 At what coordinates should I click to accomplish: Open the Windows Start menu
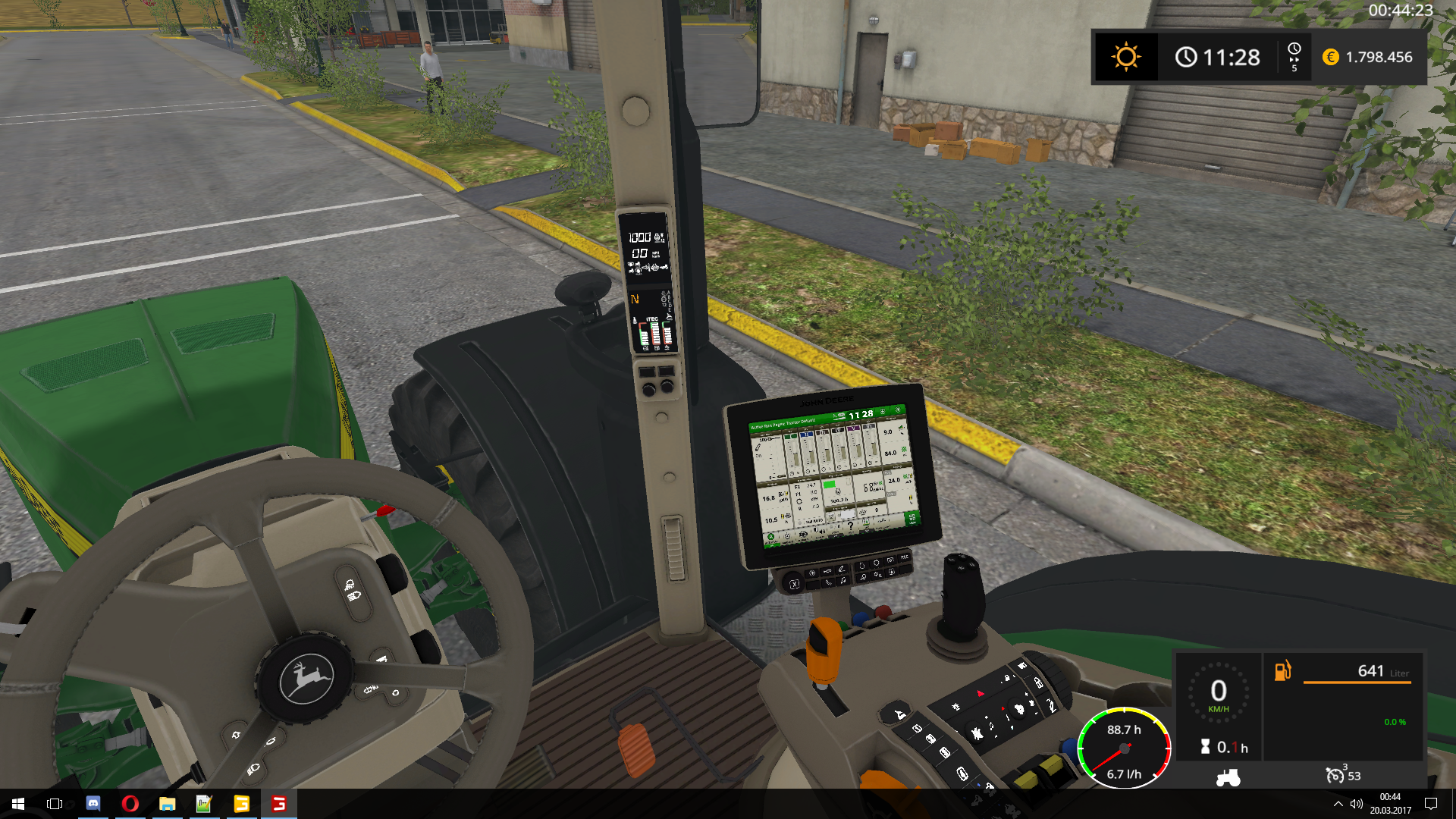18,804
